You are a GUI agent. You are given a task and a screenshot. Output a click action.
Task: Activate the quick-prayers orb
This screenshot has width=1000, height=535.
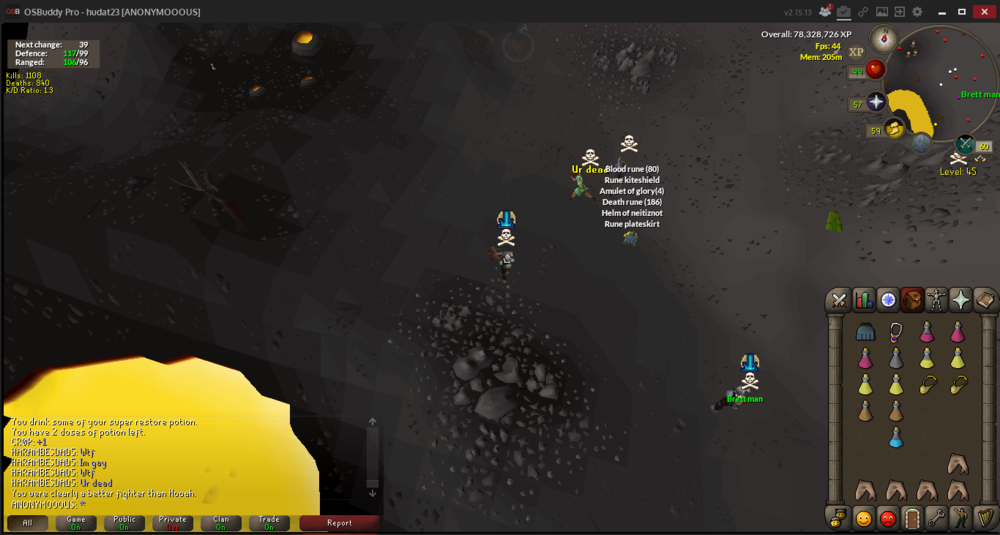876,102
